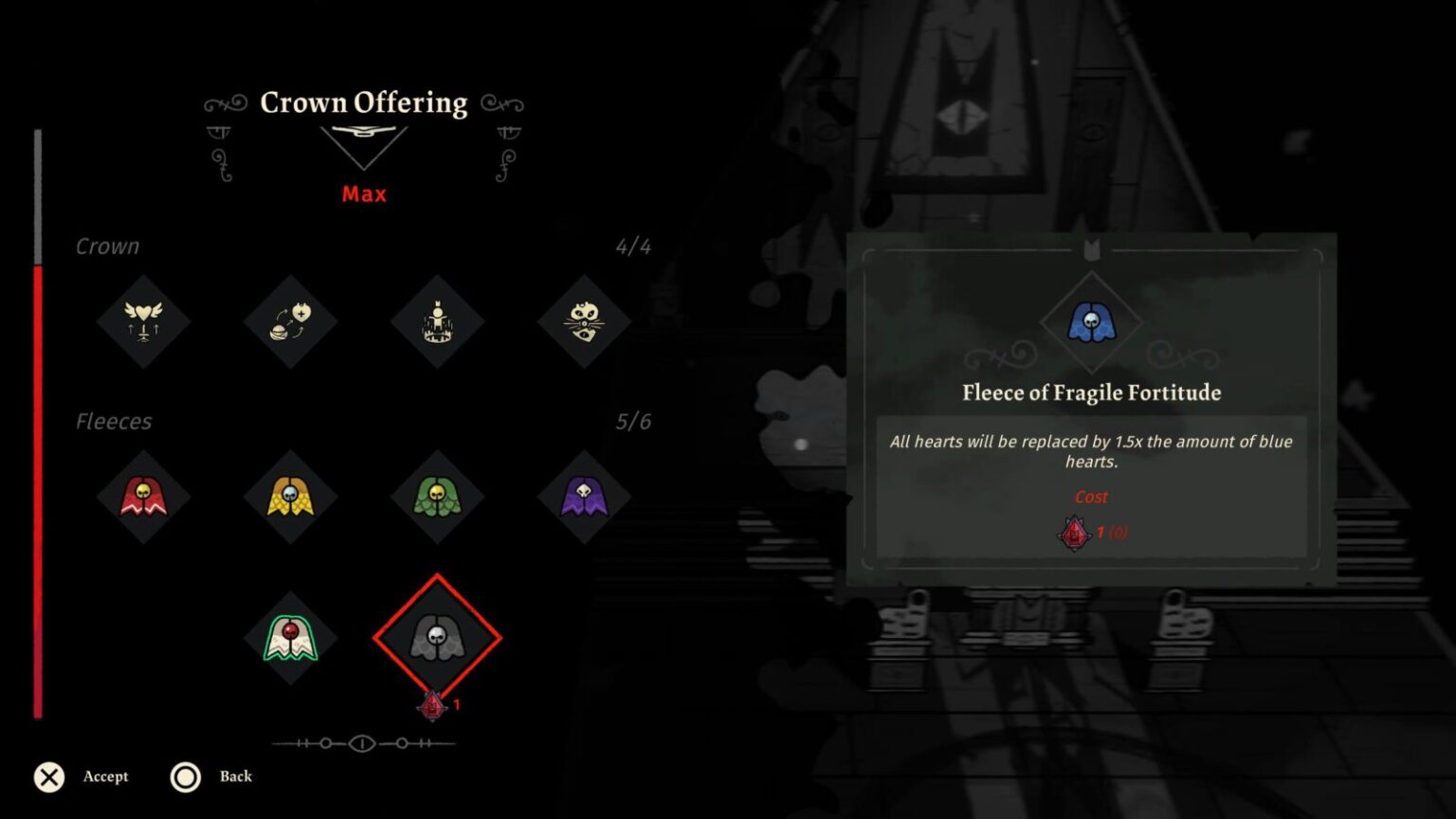
Task: Click the center marker on the page indicator
Action: click(363, 744)
